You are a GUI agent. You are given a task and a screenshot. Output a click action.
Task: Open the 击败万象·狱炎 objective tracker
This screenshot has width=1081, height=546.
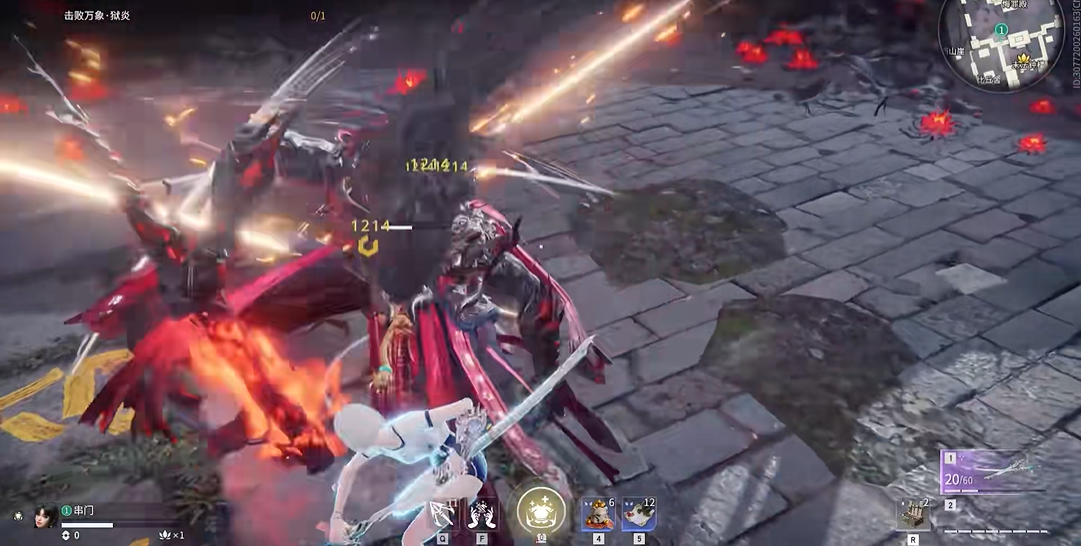[97, 16]
